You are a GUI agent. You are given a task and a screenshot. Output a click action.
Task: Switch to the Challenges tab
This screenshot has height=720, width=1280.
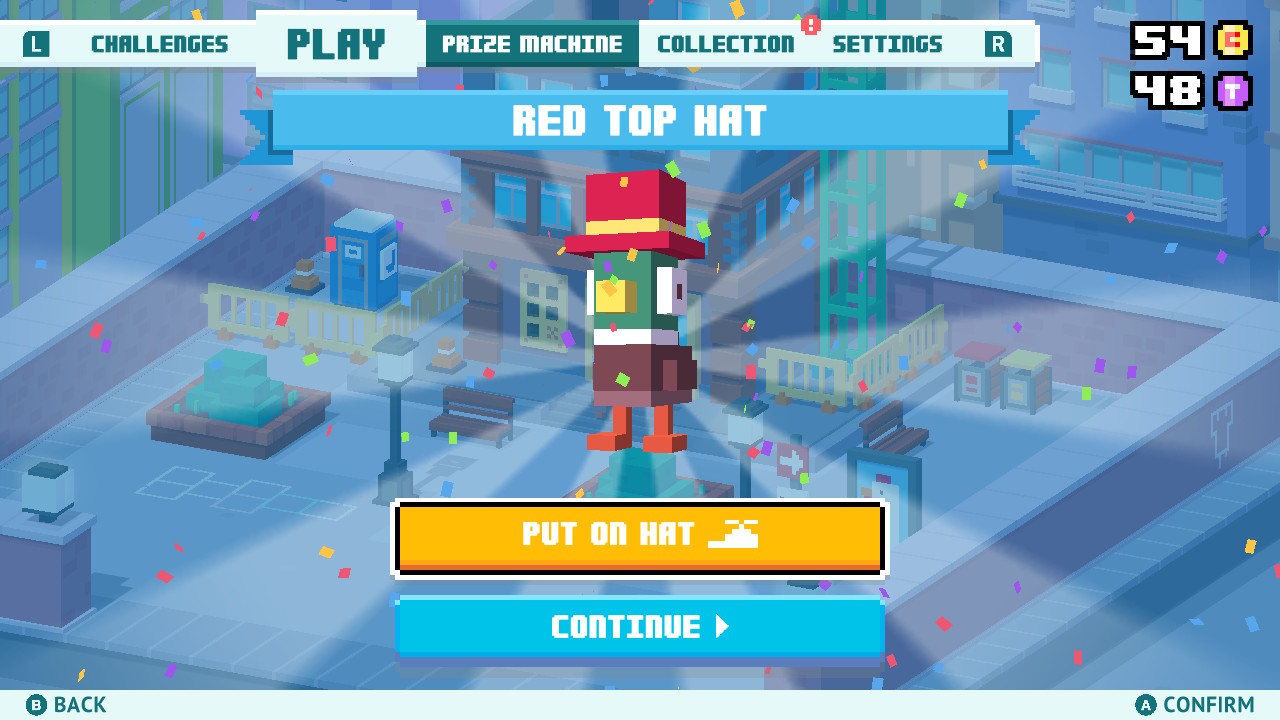click(158, 44)
